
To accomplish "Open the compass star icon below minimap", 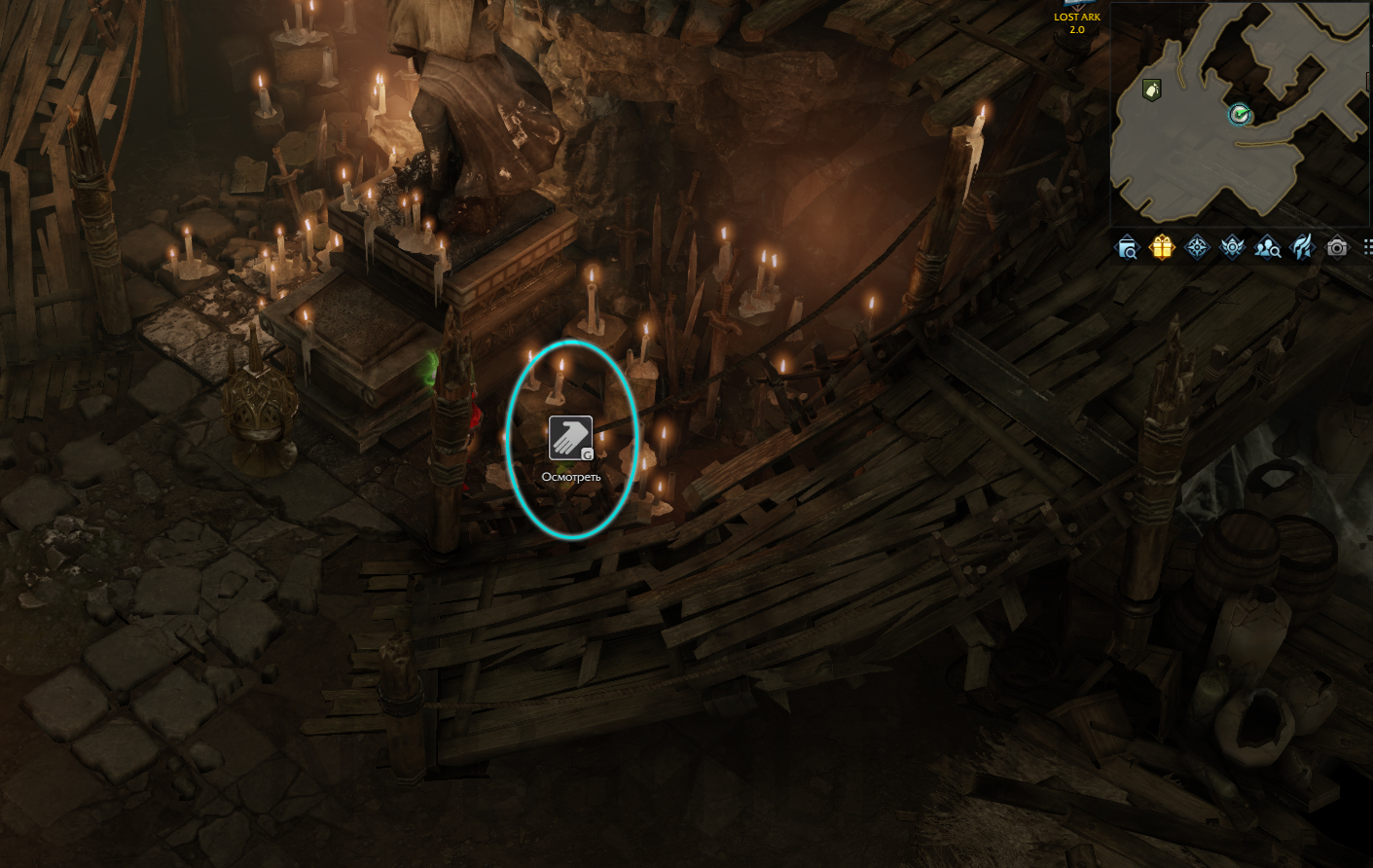I will [1197, 247].
